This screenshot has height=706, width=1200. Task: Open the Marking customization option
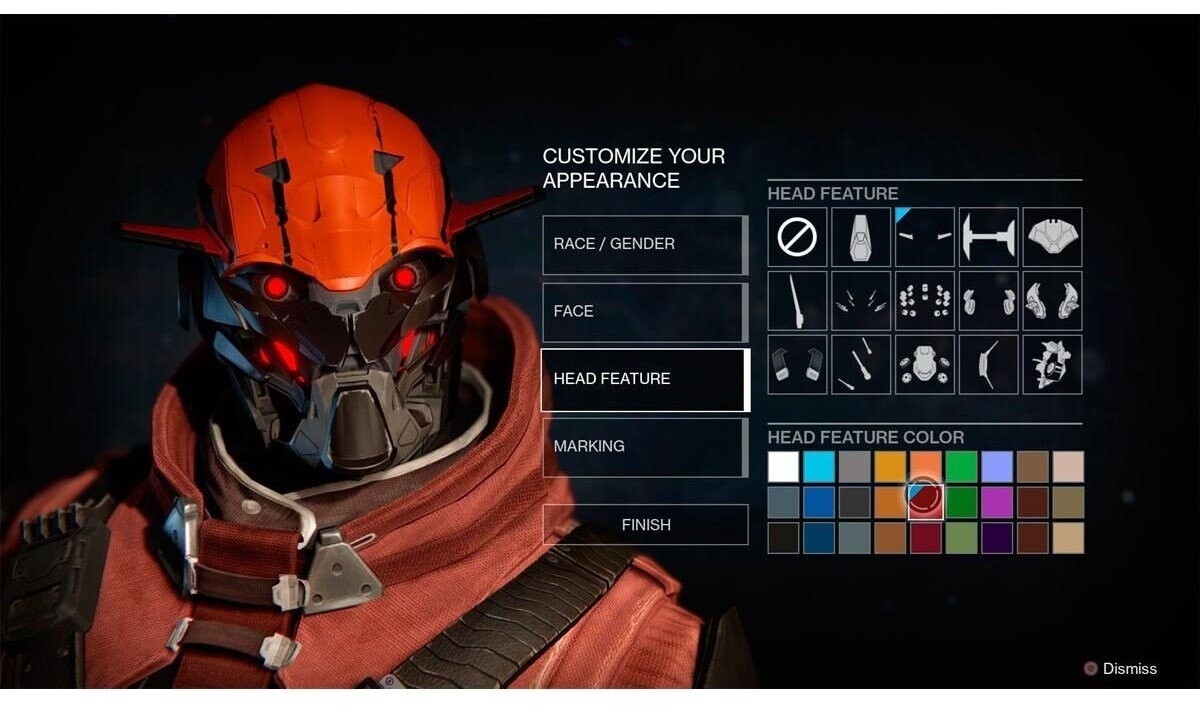645,446
